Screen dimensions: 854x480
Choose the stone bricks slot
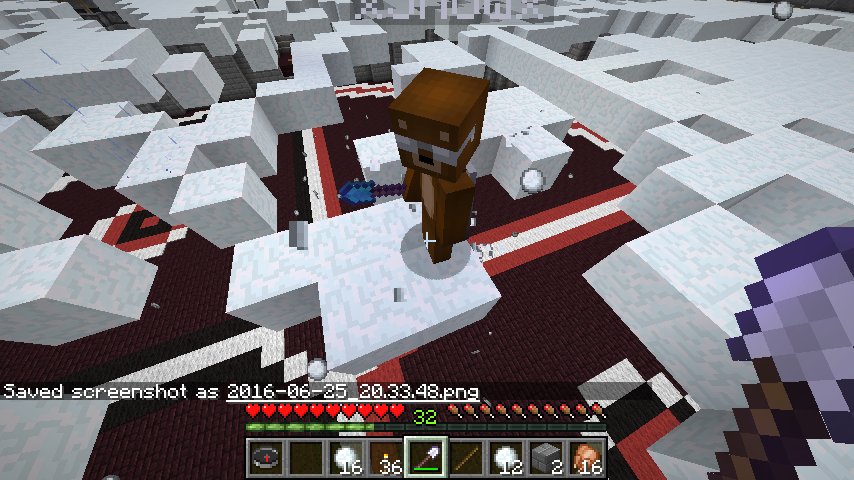(x=545, y=458)
